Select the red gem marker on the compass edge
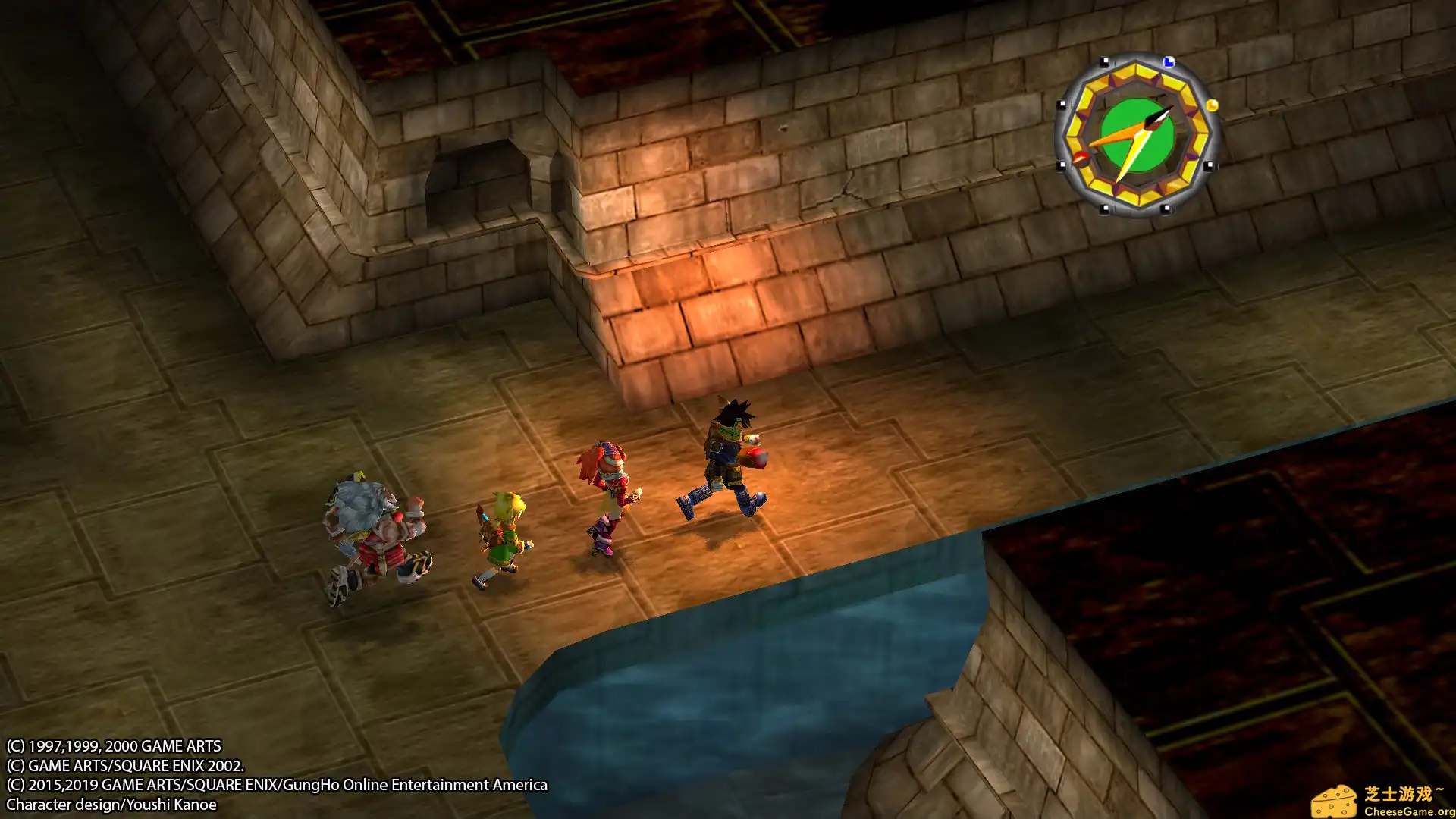1456x819 pixels. (1081, 157)
